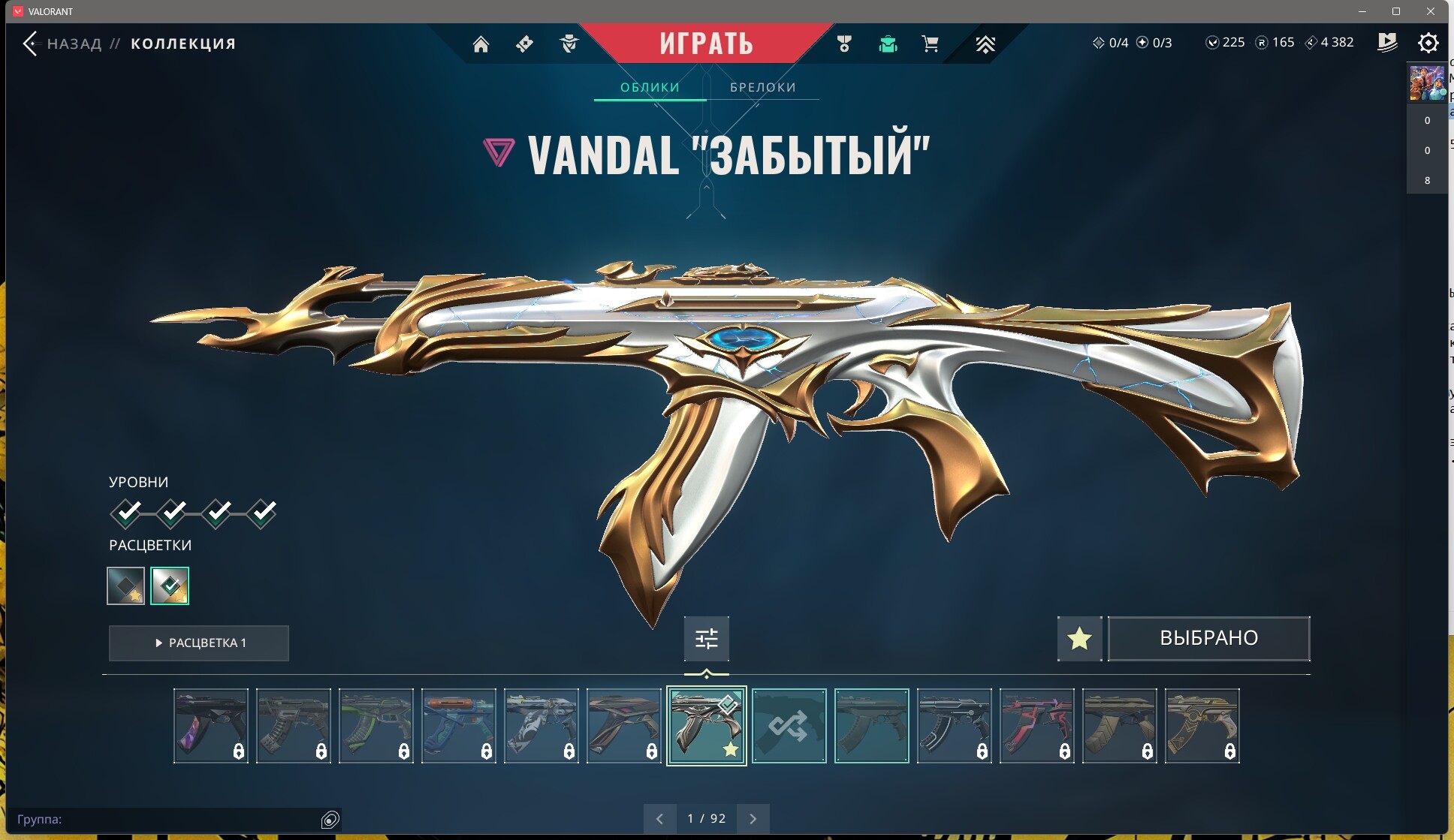
Task: Select the red and black Vandal thumbnail
Action: pyautogui.click(x=1036, y=726)
